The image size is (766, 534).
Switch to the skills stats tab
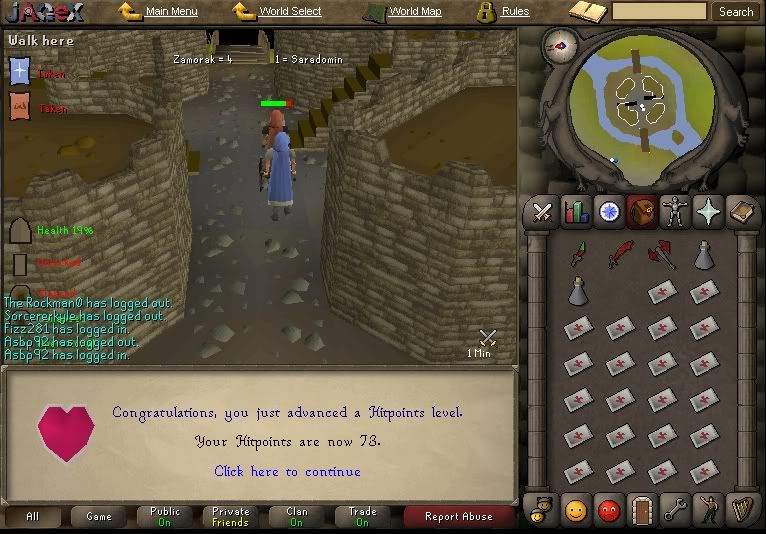point(575,212)
